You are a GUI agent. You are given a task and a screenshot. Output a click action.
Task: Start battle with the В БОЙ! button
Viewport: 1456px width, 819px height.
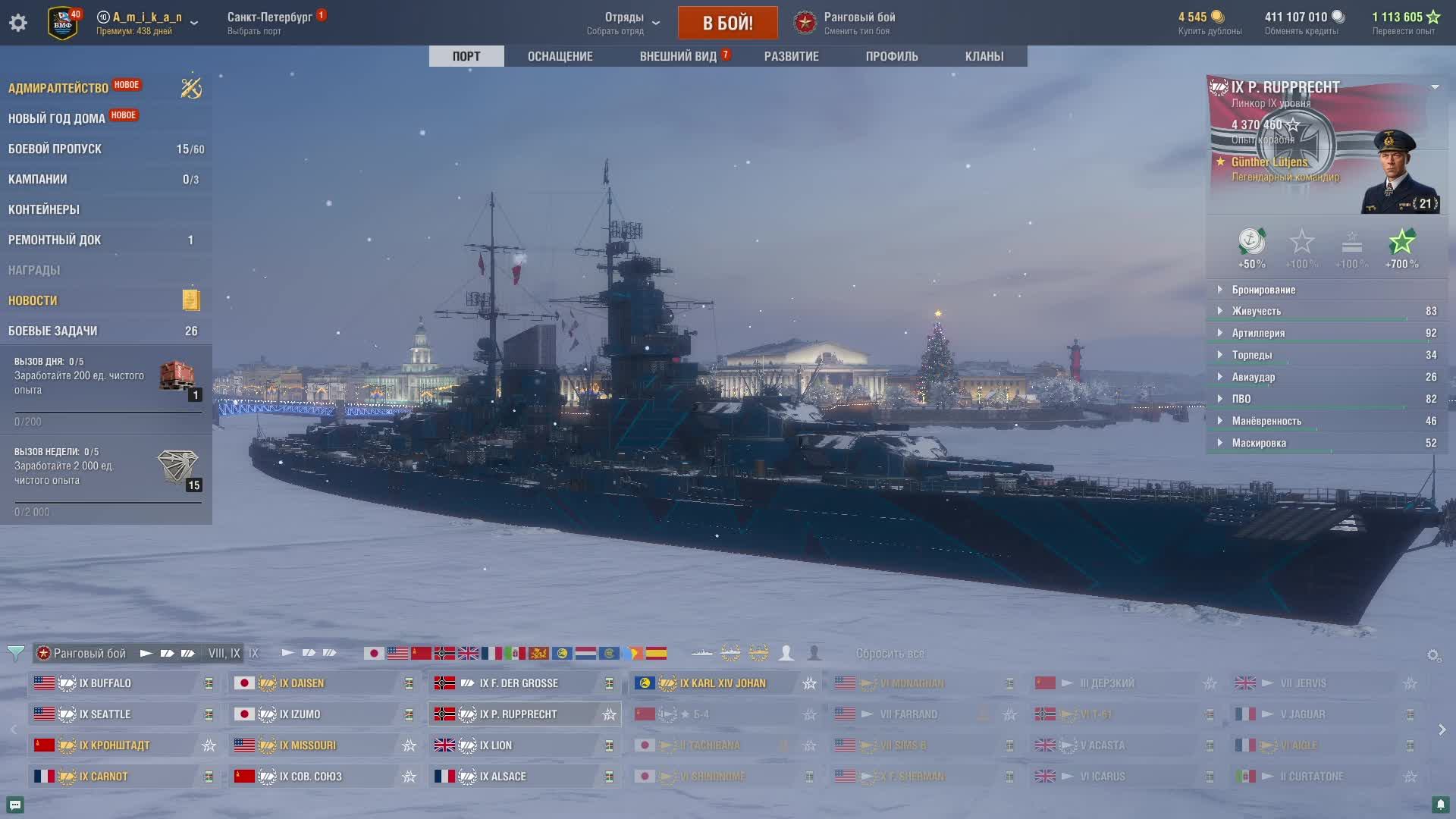[727, 23]
